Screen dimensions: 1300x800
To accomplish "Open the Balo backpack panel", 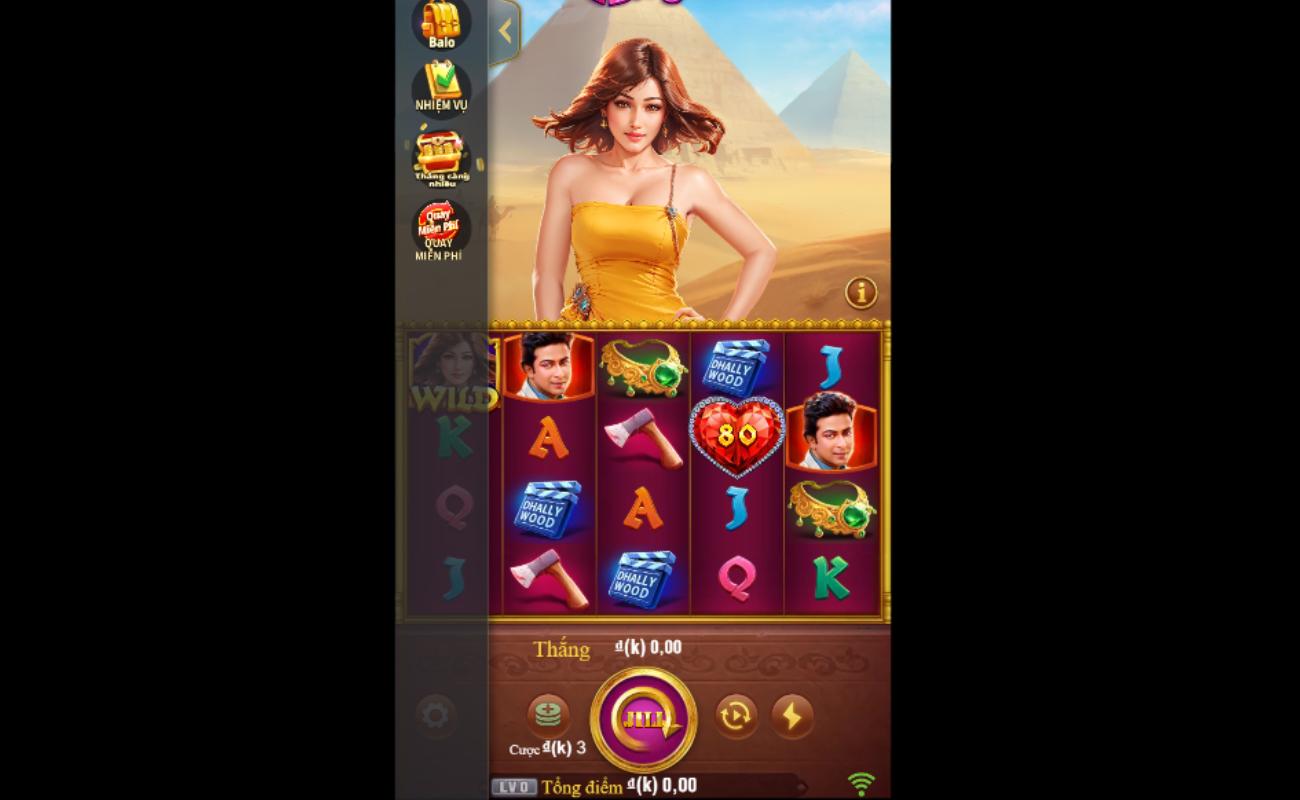I will click(441, 22).
